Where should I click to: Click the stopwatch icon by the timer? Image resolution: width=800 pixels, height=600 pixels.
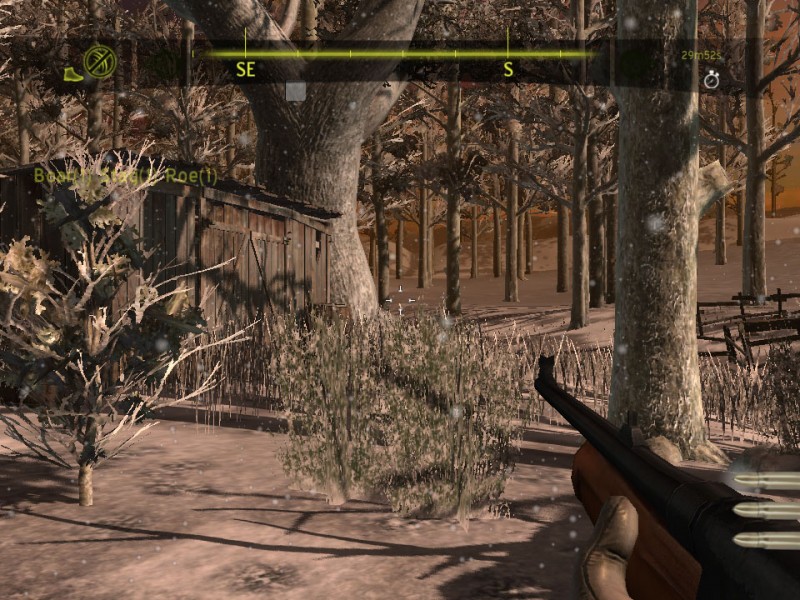point(711,80)
